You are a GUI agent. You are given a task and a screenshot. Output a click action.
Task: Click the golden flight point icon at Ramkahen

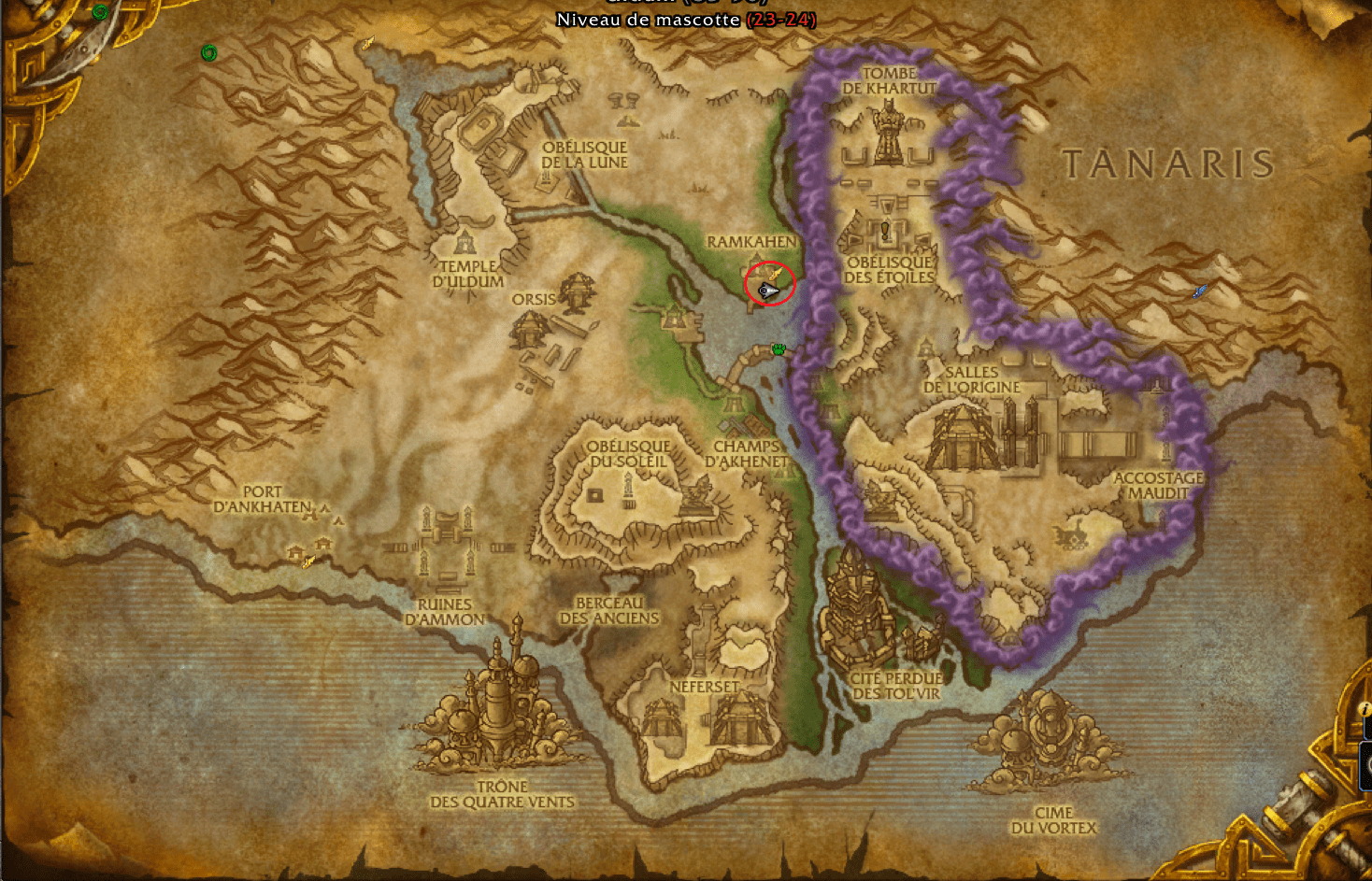(775, 273)
